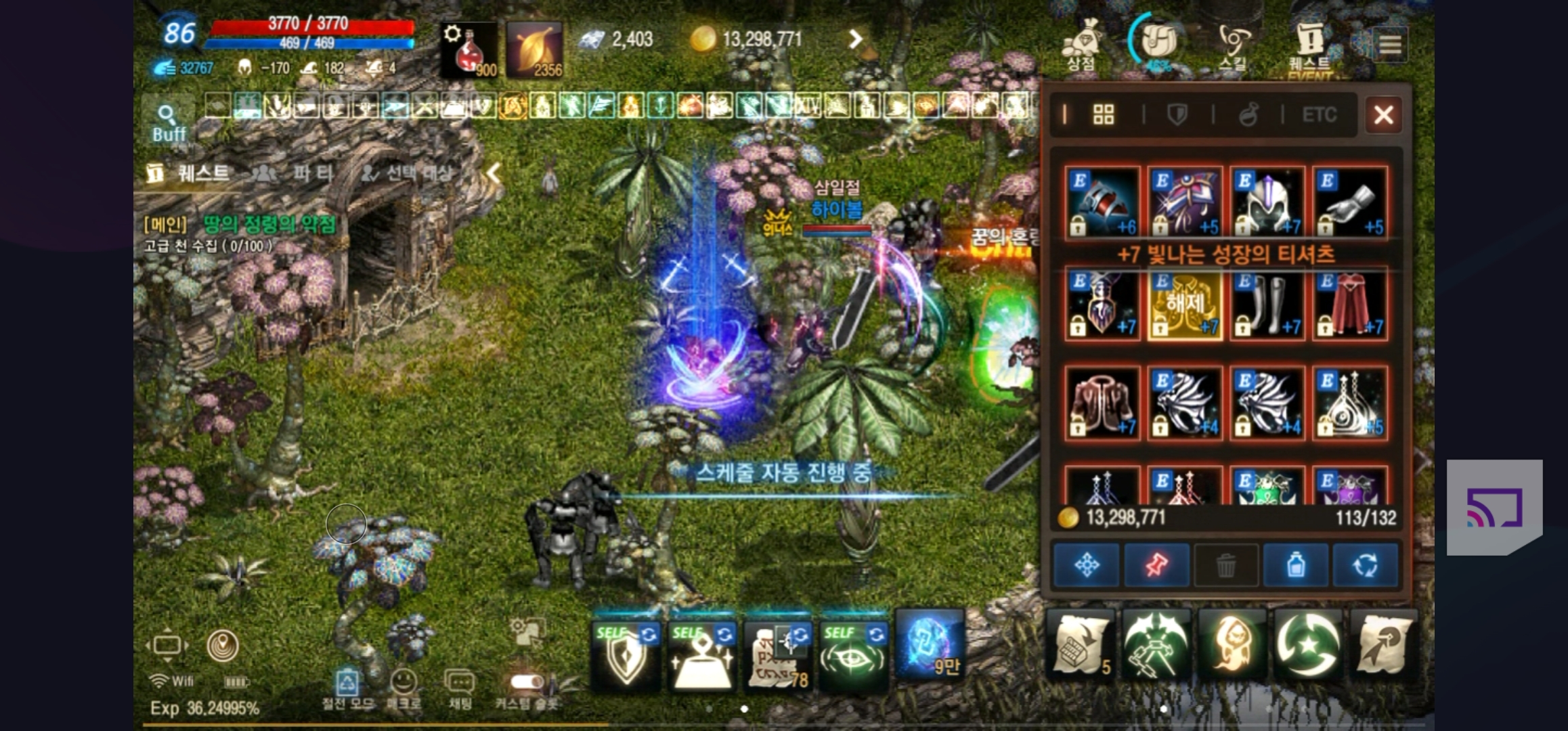
Task: Click the red pushpin inventory button
Action: point(1156,564)
